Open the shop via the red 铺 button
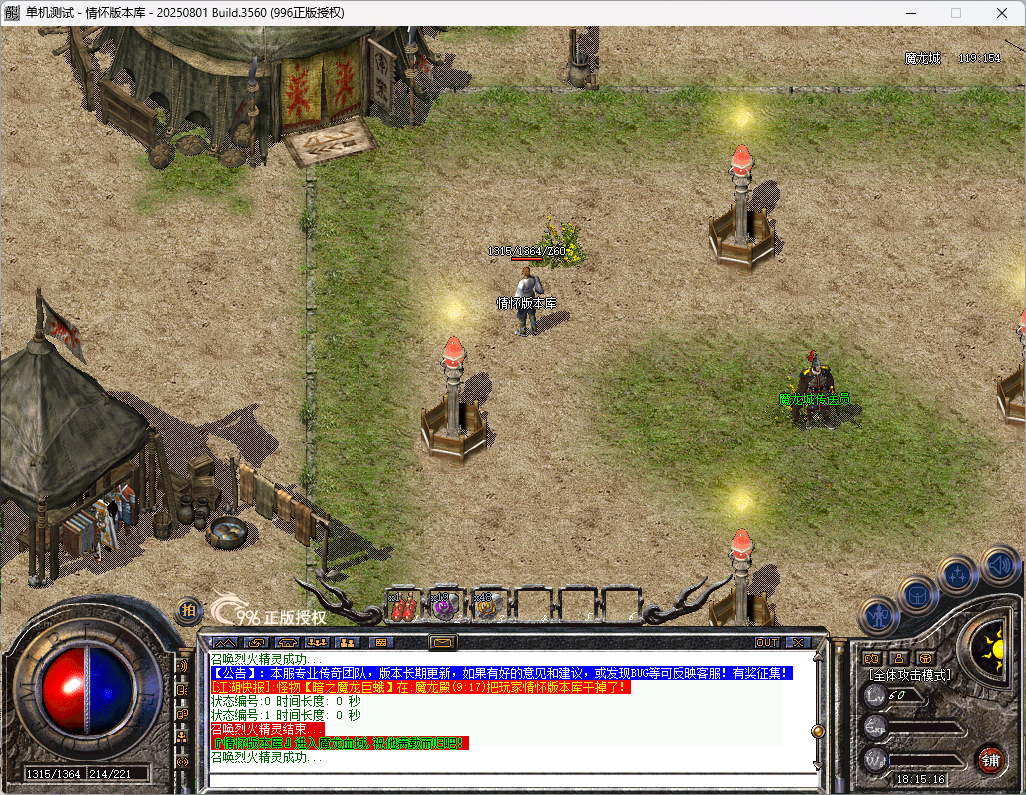 point(991,758)
